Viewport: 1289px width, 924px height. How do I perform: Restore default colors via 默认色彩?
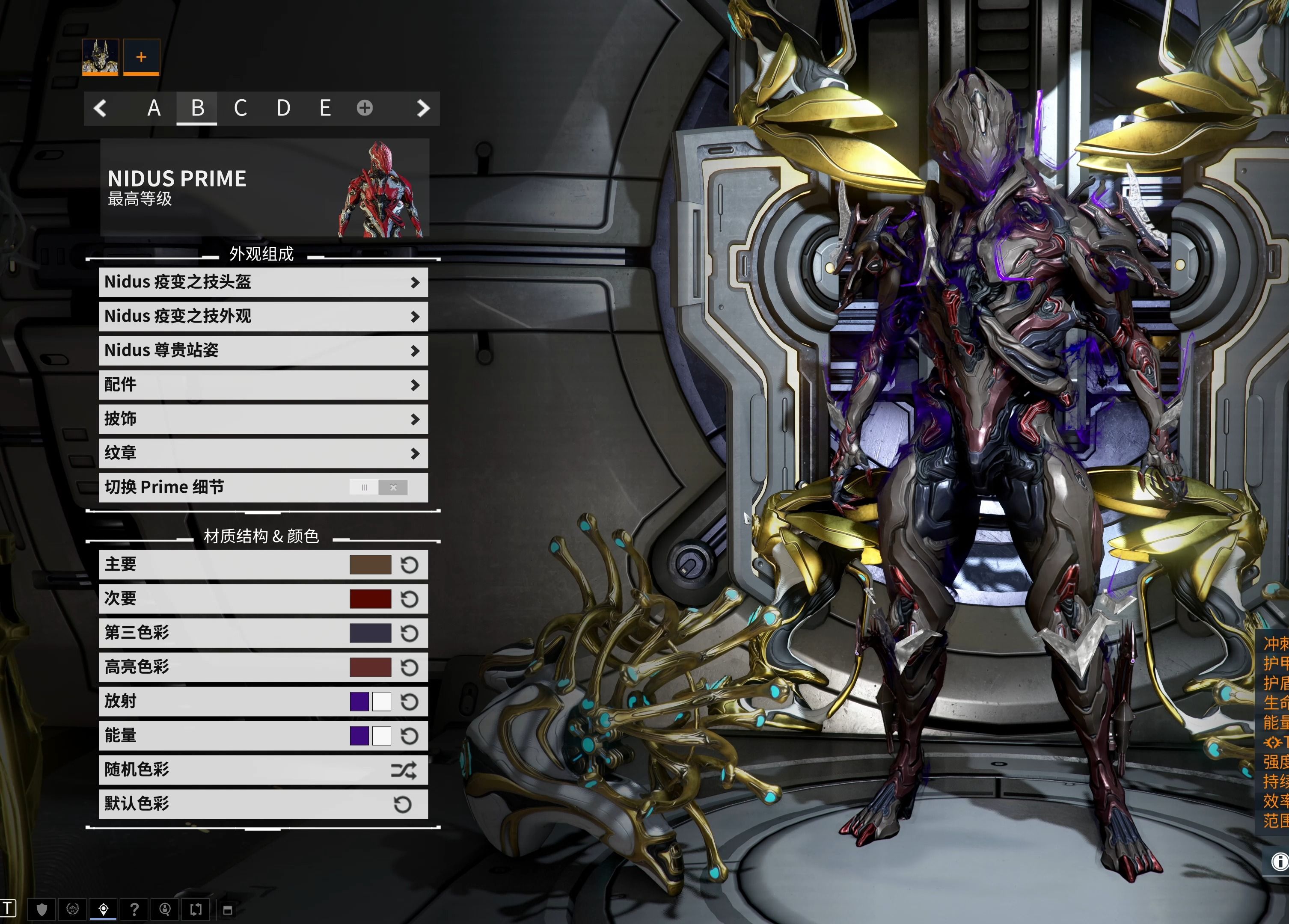click(x=263, y=804)
